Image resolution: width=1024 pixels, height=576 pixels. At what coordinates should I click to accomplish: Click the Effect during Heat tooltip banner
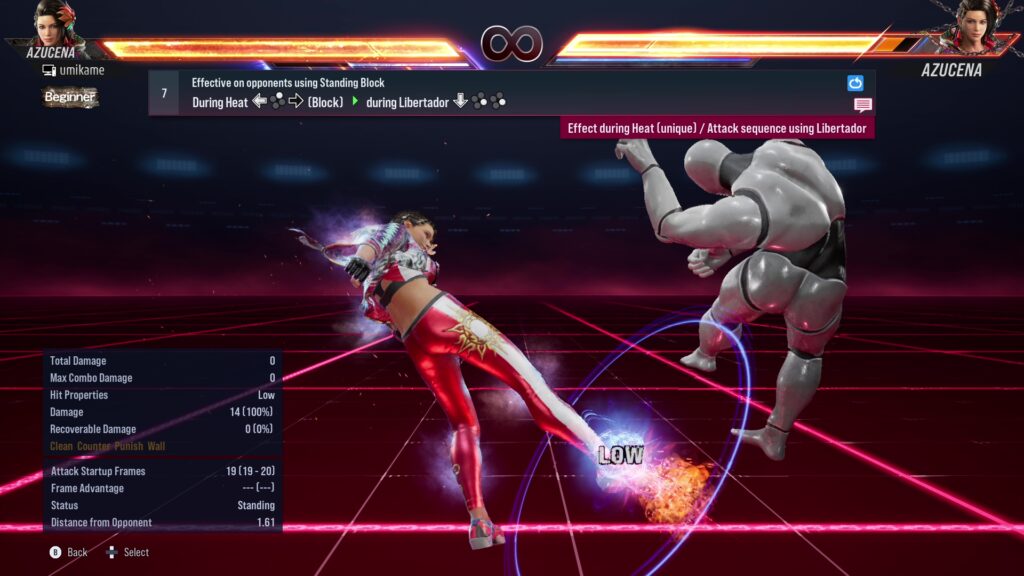pyautogui.click(x=716, y=129)
